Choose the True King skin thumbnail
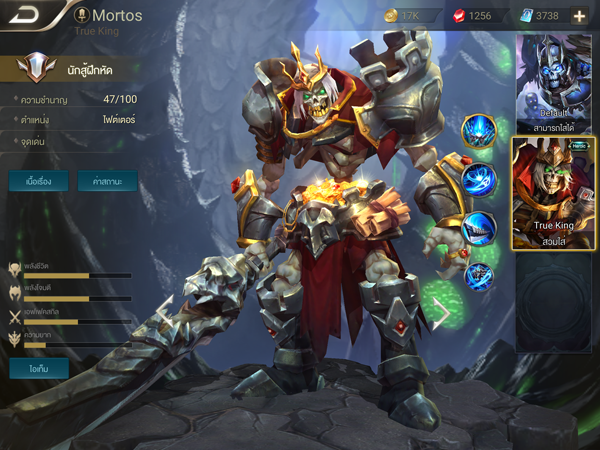 (553, 192)
